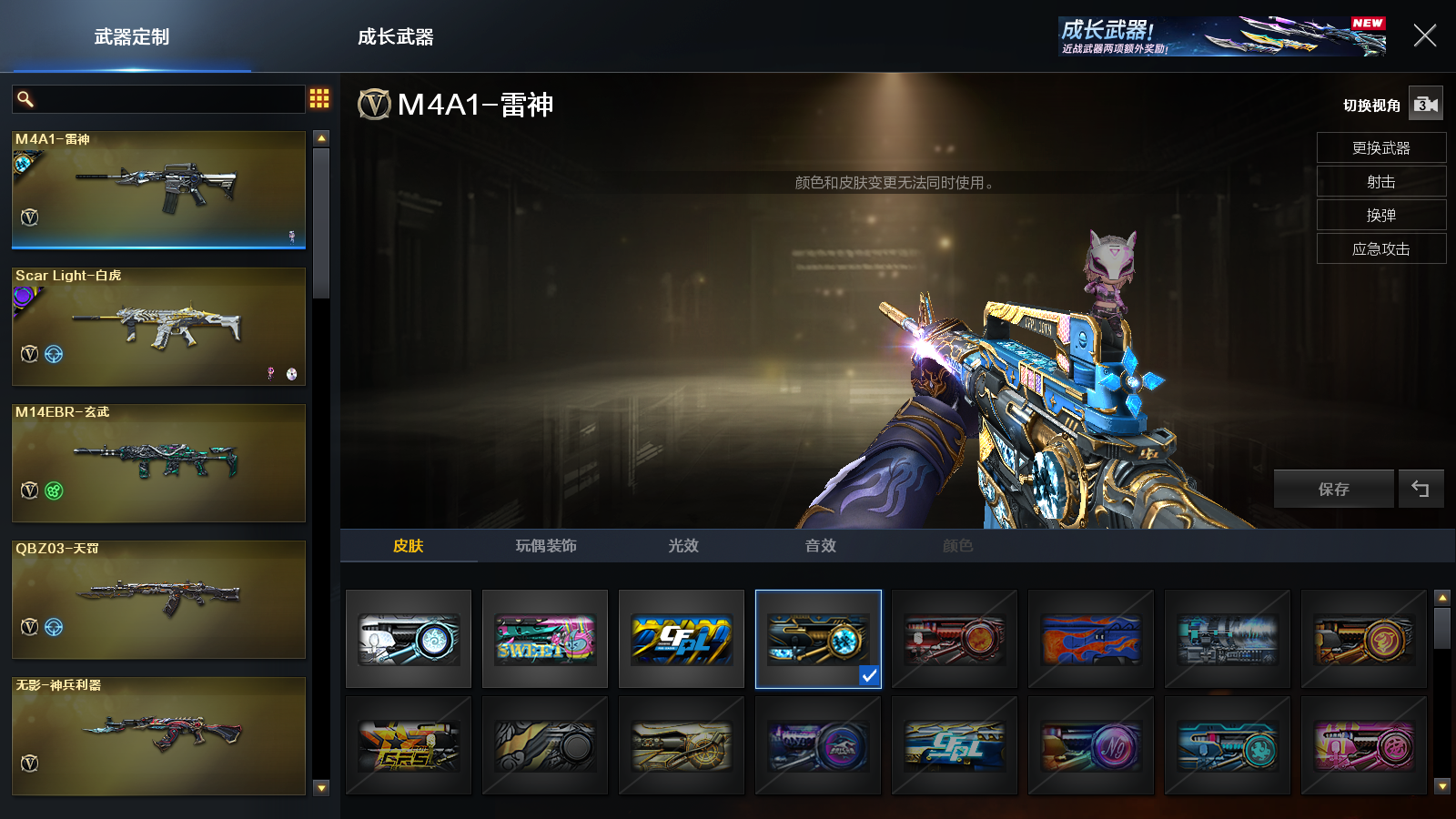Show the 音效 tab

[x=821, y=546]
